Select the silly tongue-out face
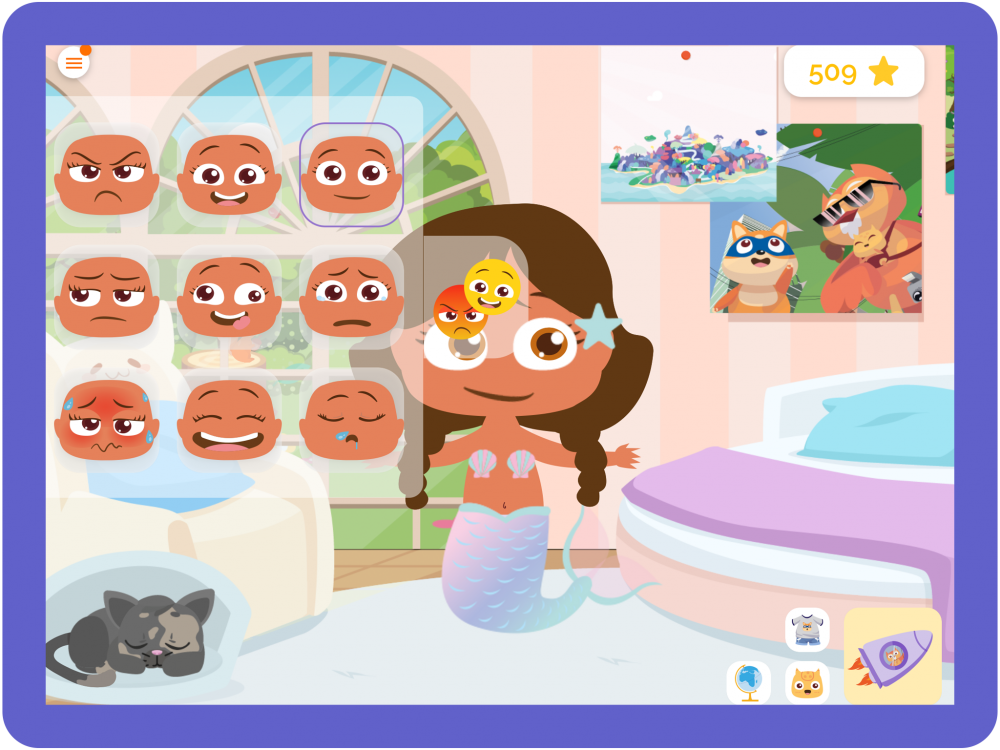1000x750 pixels. pyautogui.click(x=229, y=296)
